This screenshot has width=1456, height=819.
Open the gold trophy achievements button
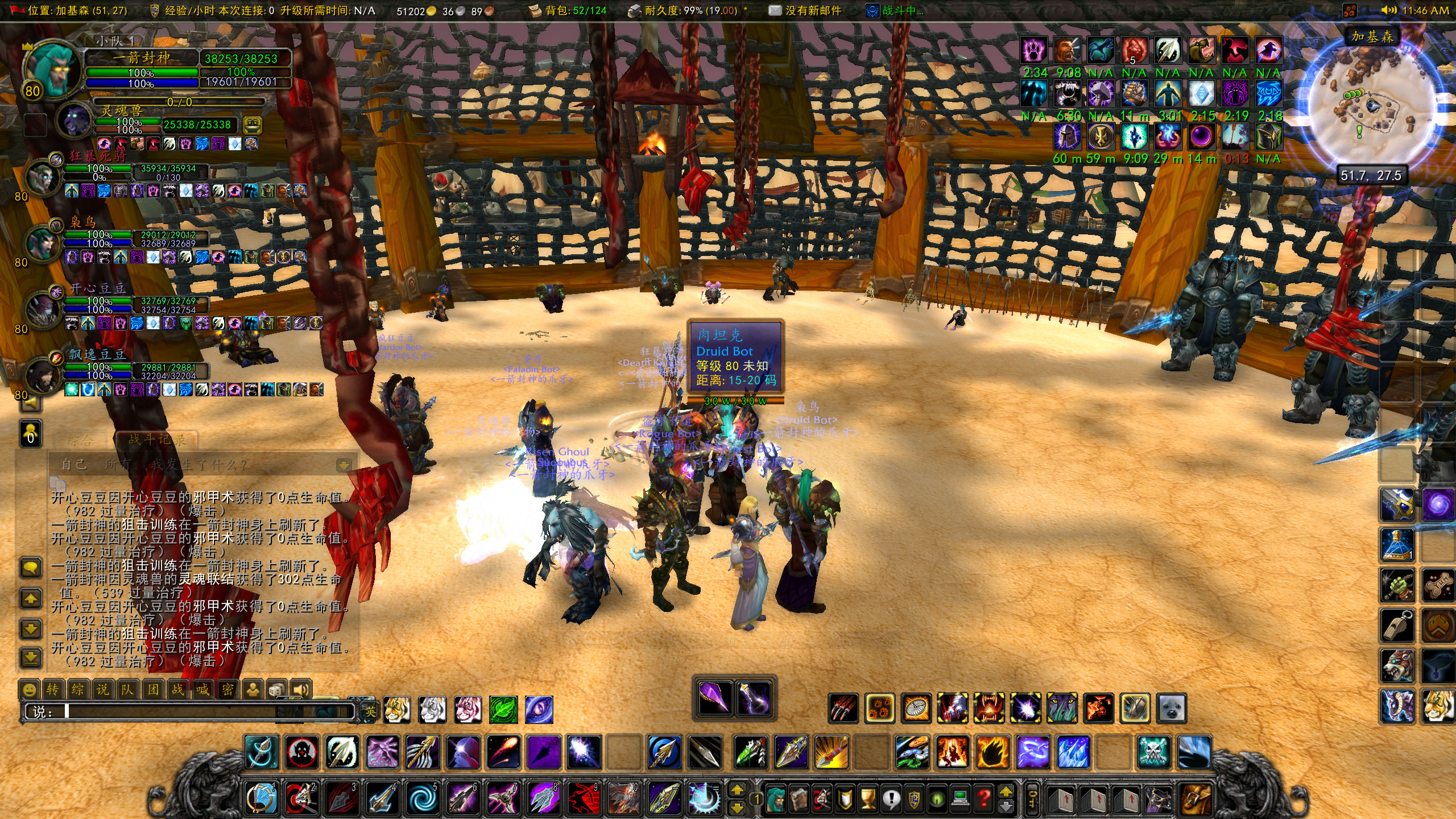(x=868, y=799)
